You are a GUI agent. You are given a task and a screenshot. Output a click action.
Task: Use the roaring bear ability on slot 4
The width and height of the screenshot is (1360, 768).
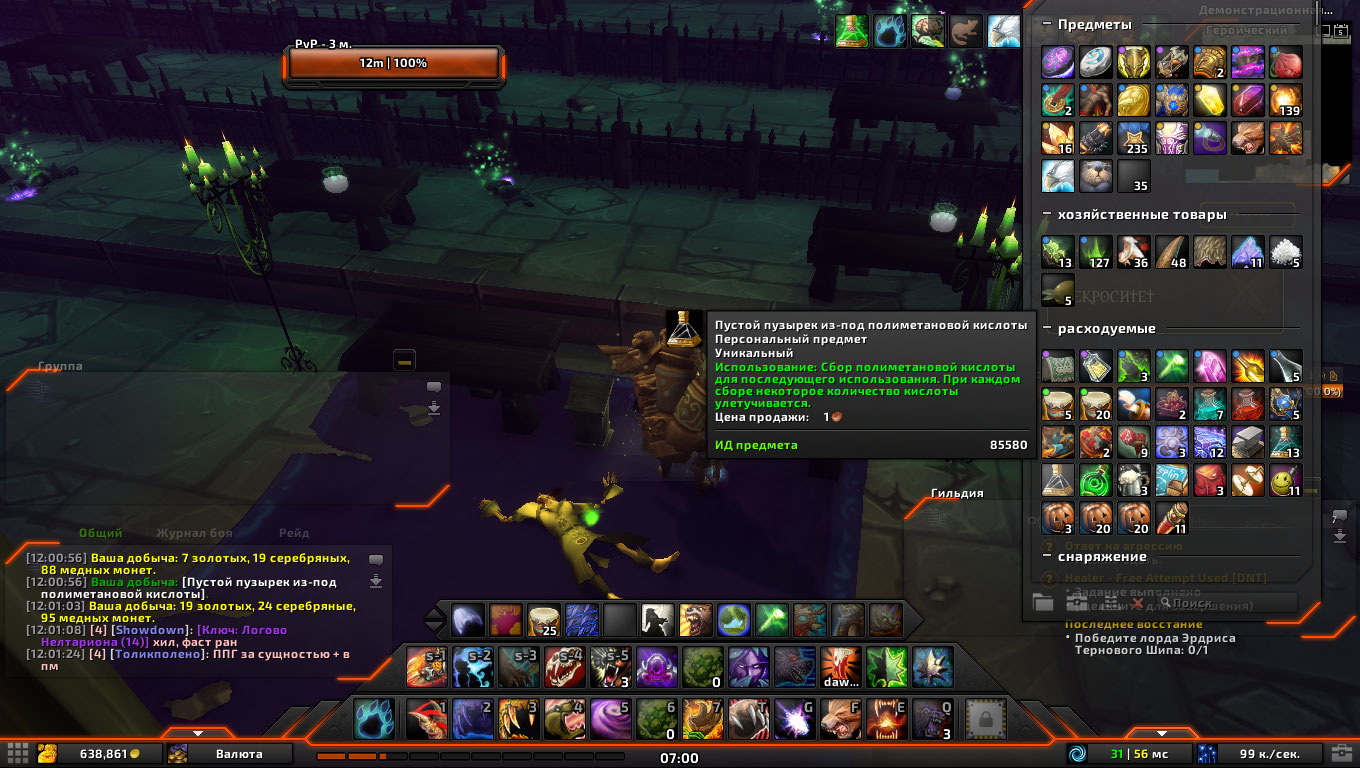(x=563, y=718)
